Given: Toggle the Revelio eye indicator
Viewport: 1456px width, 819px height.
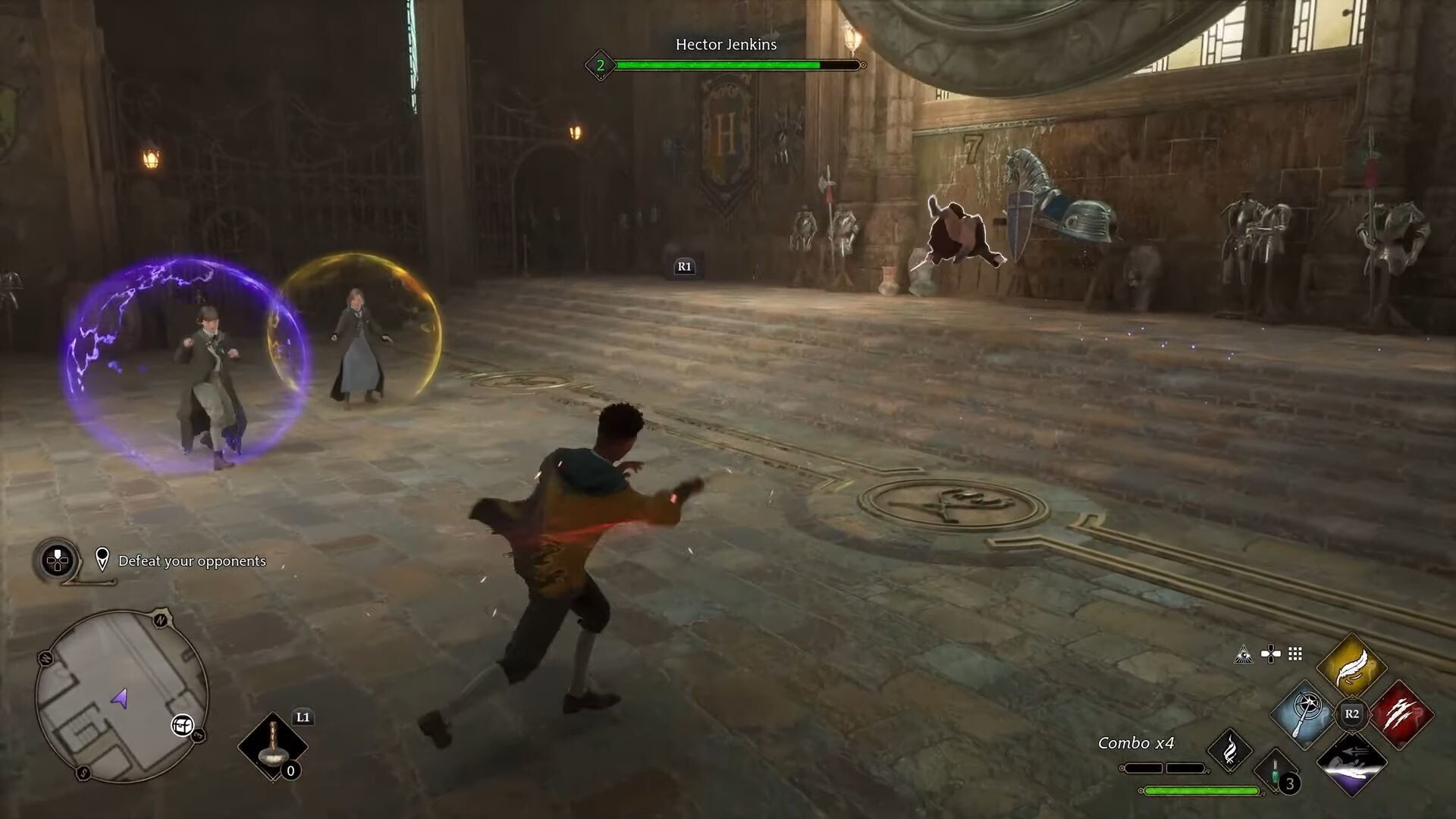Looking at the screenshot, I should tap(1244, 655).
